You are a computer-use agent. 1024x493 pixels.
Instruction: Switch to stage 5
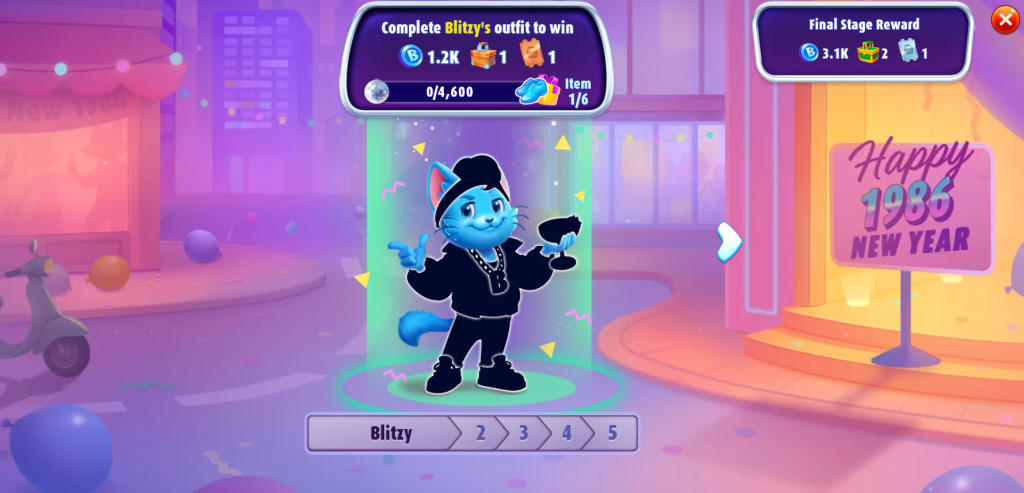(611, 434)
